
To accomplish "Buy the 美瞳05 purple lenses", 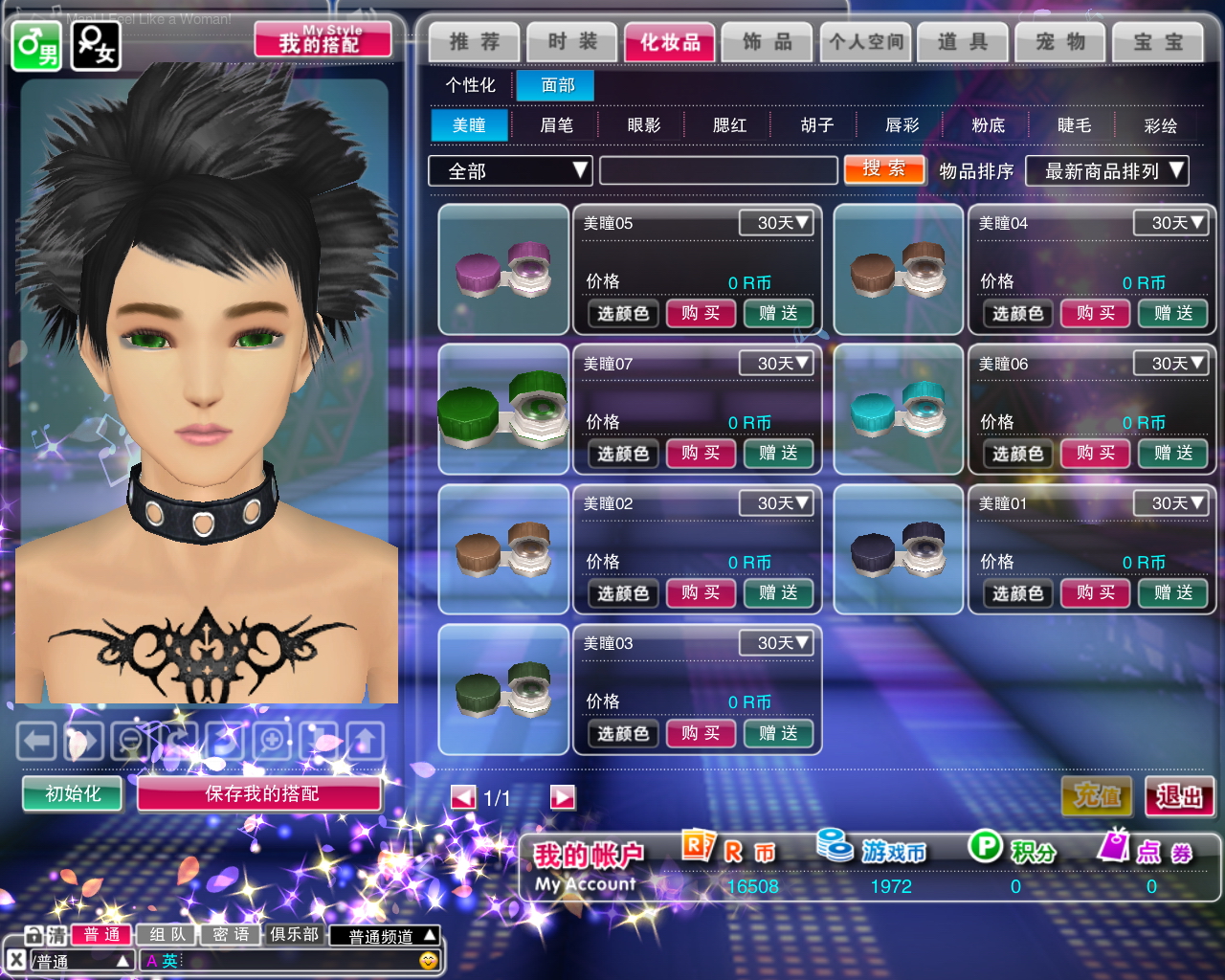I will click(701, 313).
